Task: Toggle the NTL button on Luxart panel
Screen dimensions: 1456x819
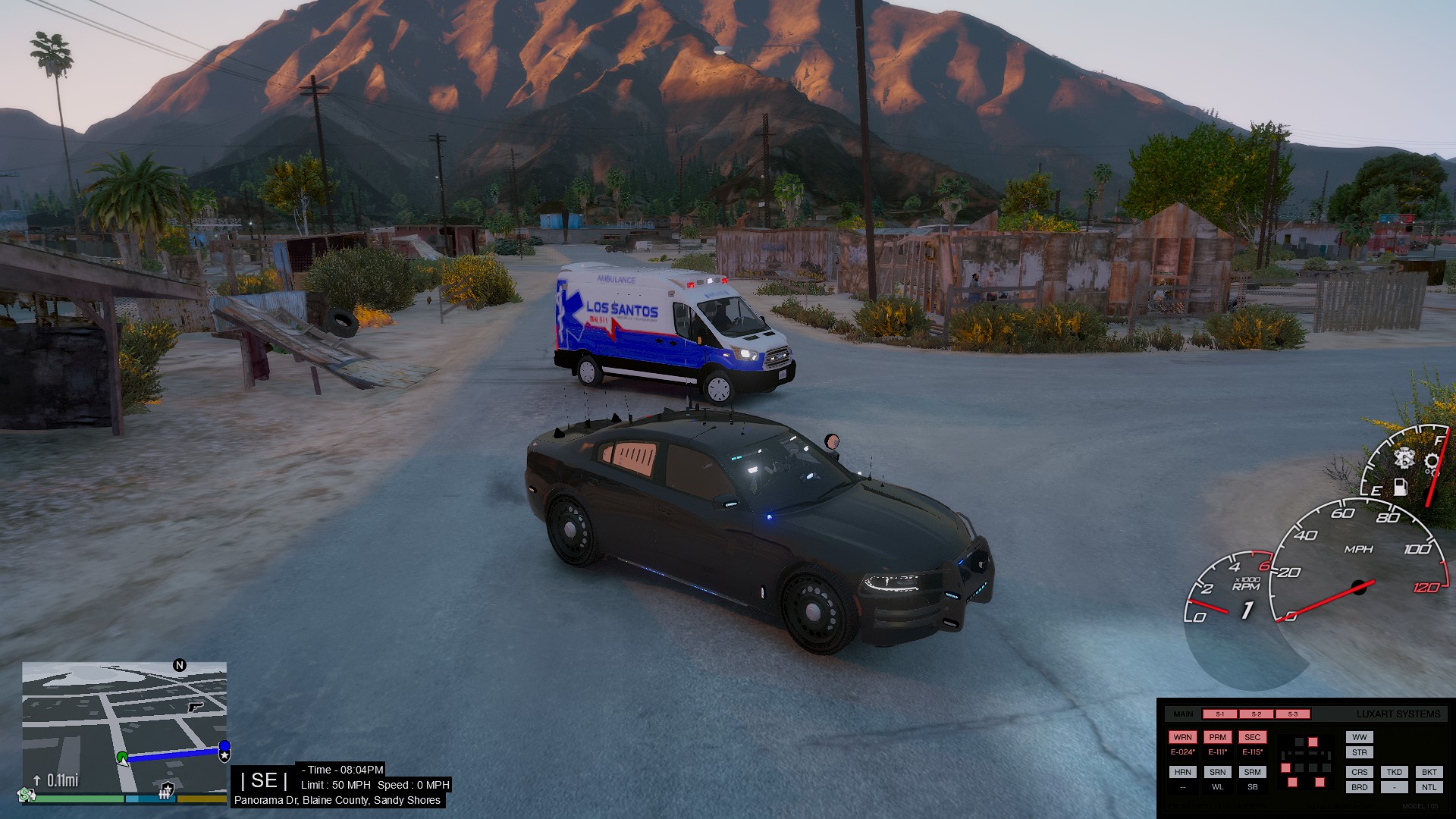Action: point(1429,787)
